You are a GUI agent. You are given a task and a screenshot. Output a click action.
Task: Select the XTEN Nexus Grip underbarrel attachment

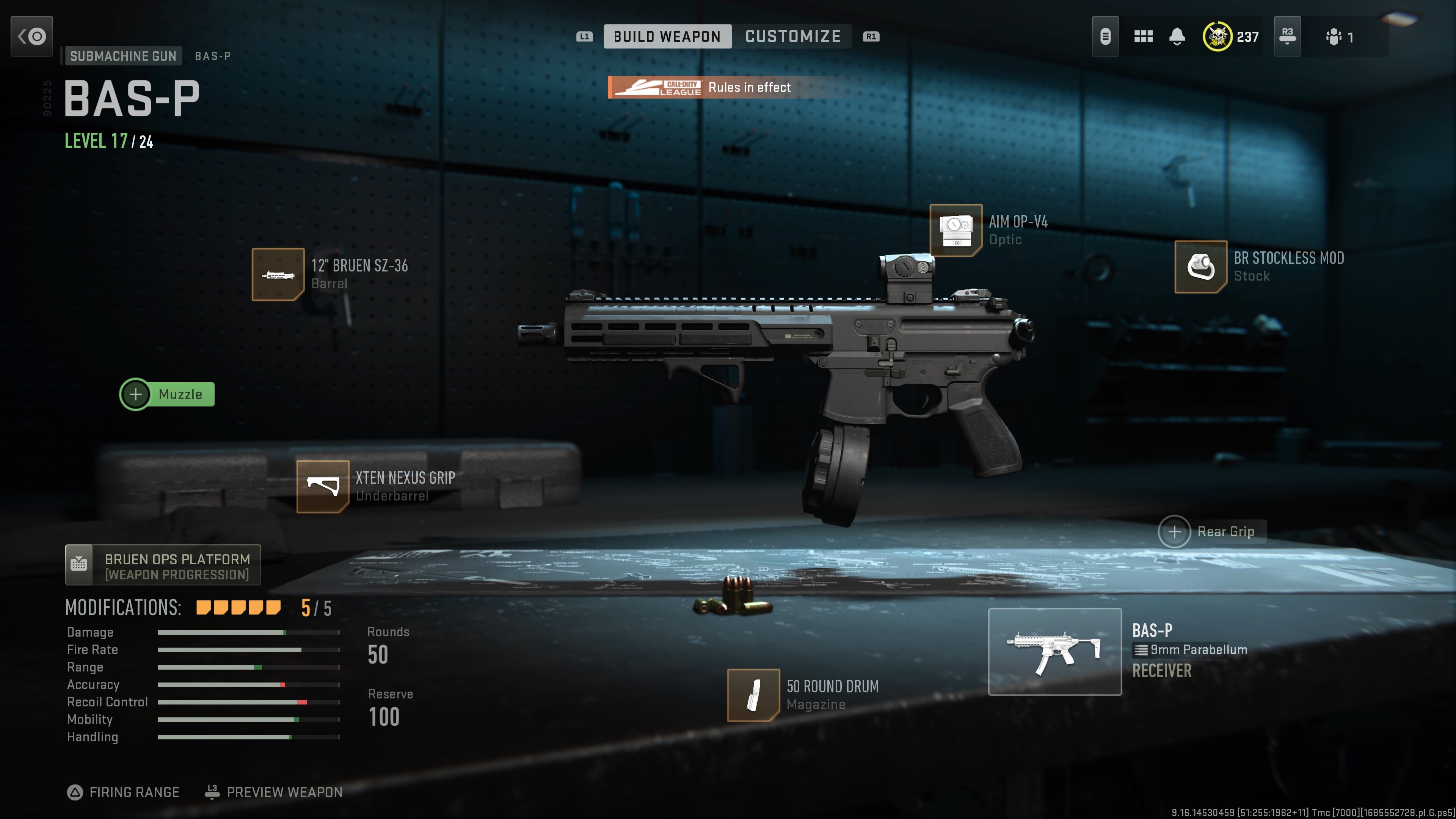point(323,486)
